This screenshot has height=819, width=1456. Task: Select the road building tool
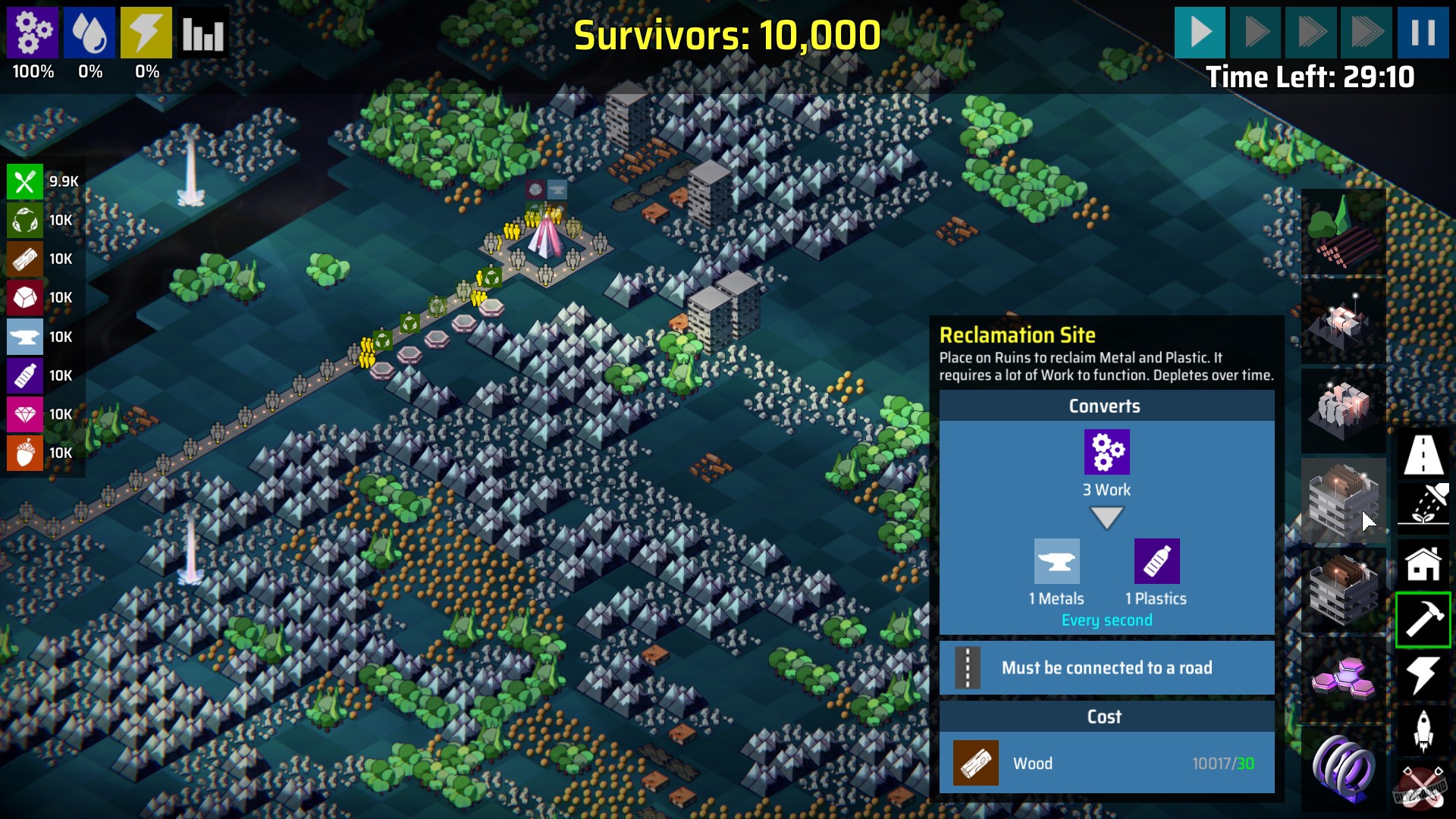(1423, 455)
